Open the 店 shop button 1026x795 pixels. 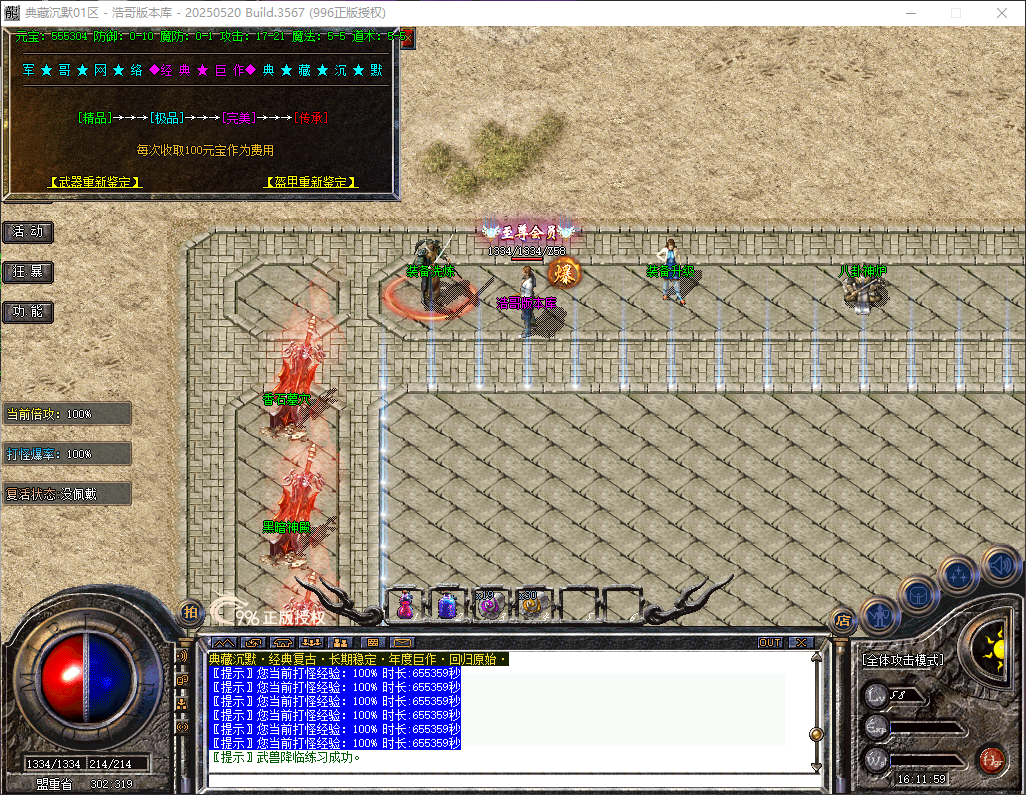843,620
